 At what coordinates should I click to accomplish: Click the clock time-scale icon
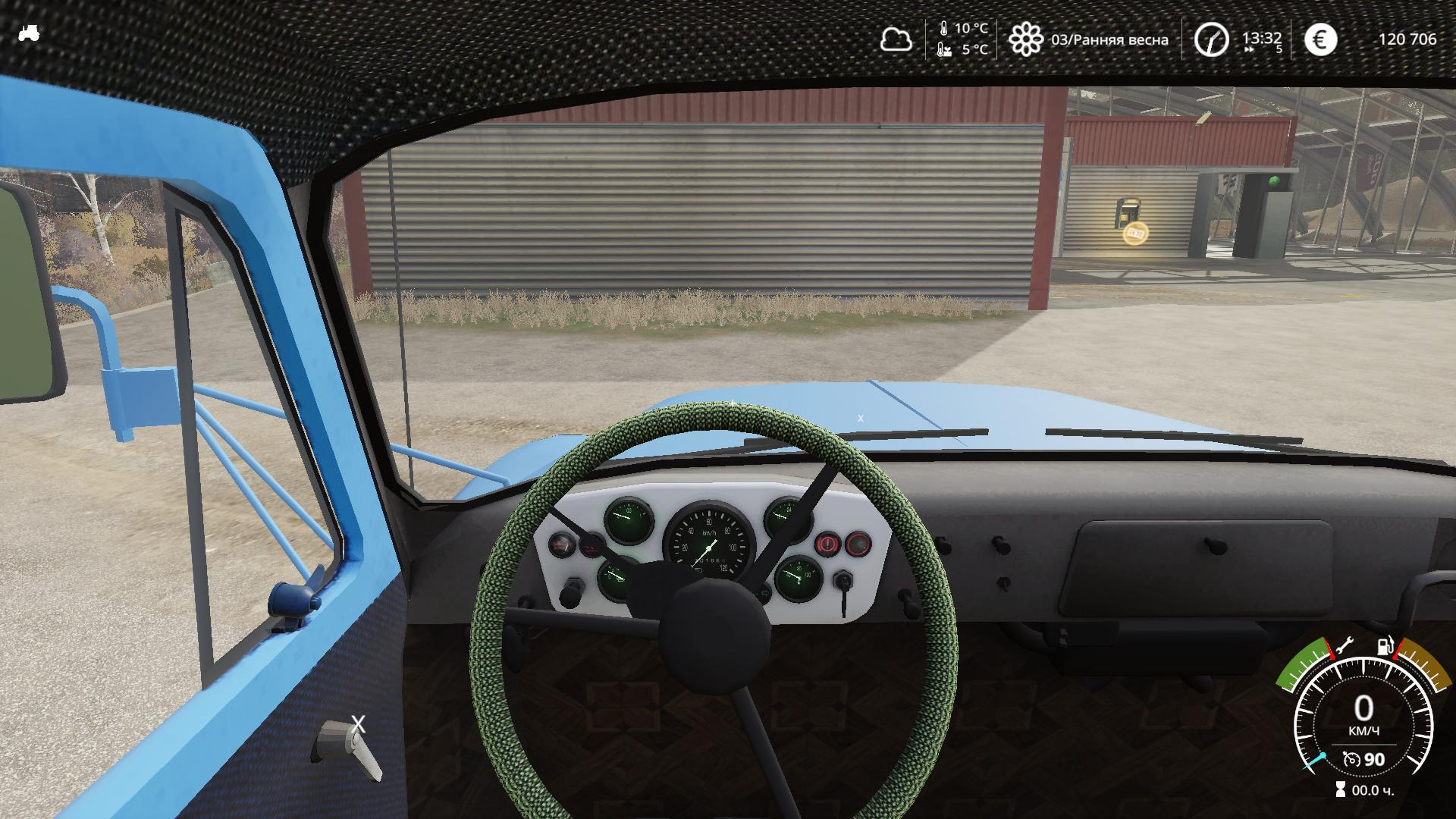pyautogui.click(x=1211, y=39)
